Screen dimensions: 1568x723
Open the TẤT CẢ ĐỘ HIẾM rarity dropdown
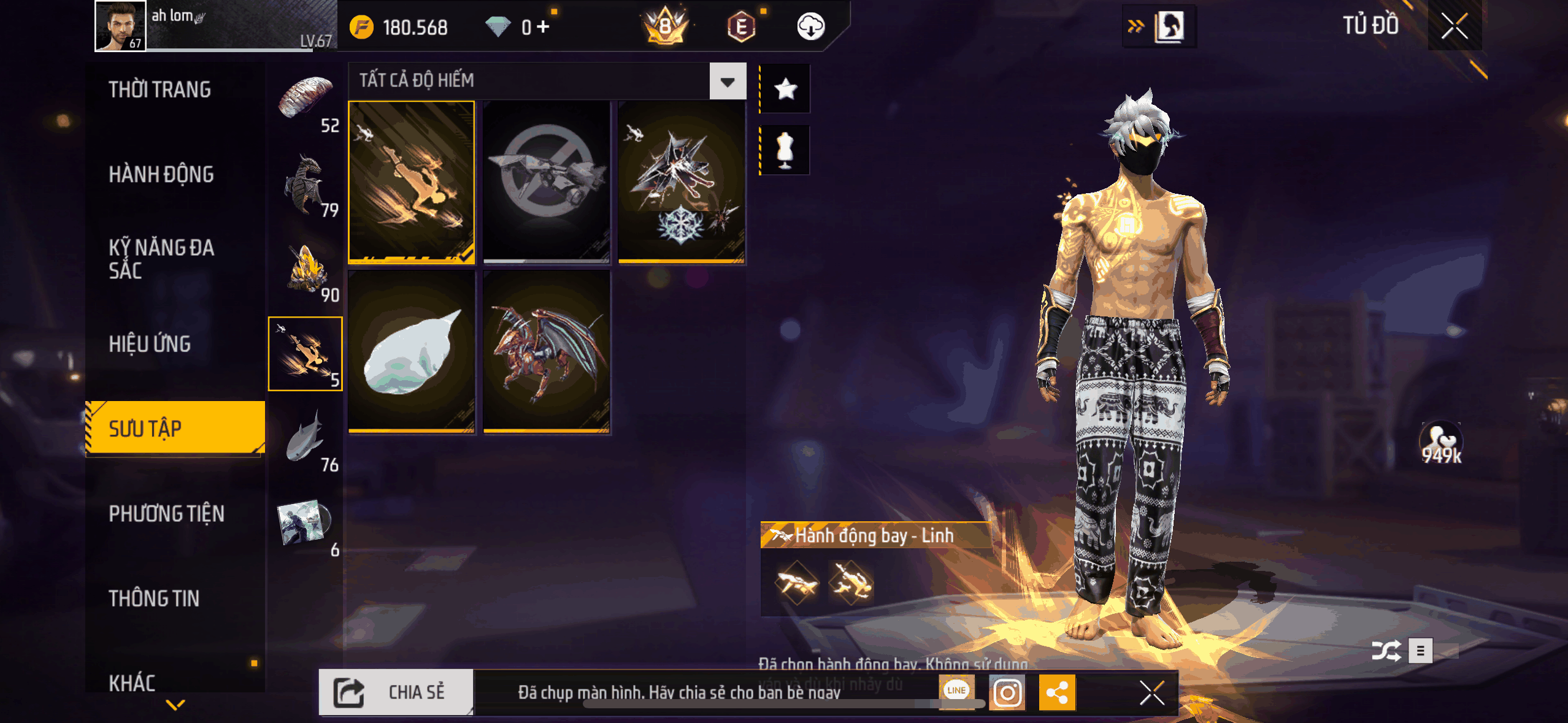(x=728, y=81)
